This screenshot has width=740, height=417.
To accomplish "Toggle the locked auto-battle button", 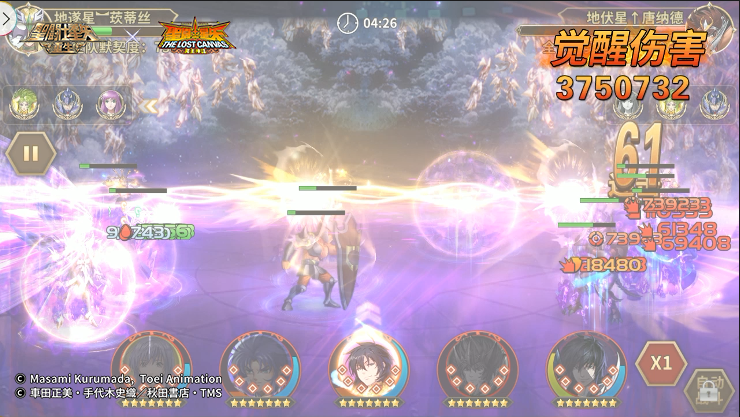I will (x=707, y=391).
